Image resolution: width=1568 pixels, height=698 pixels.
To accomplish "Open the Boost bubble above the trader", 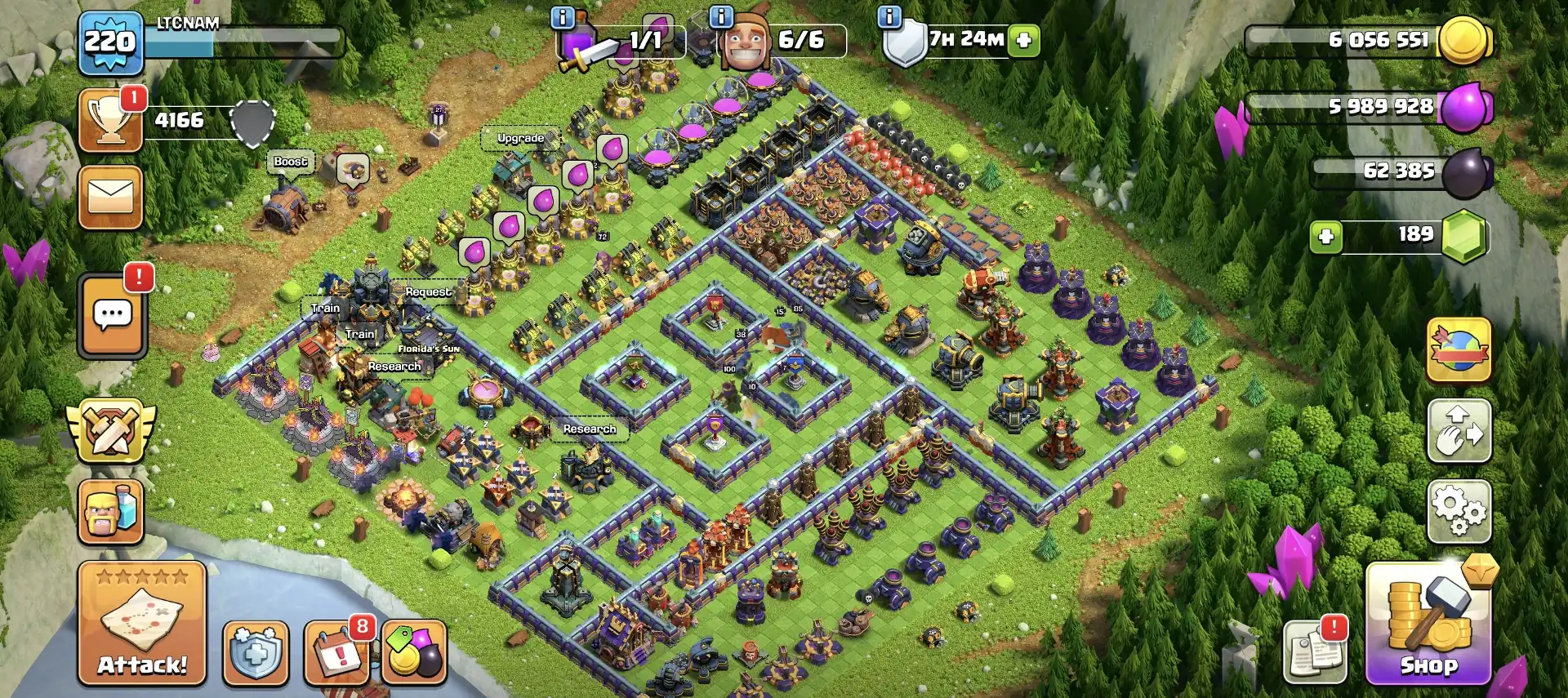I will point(292,162).
